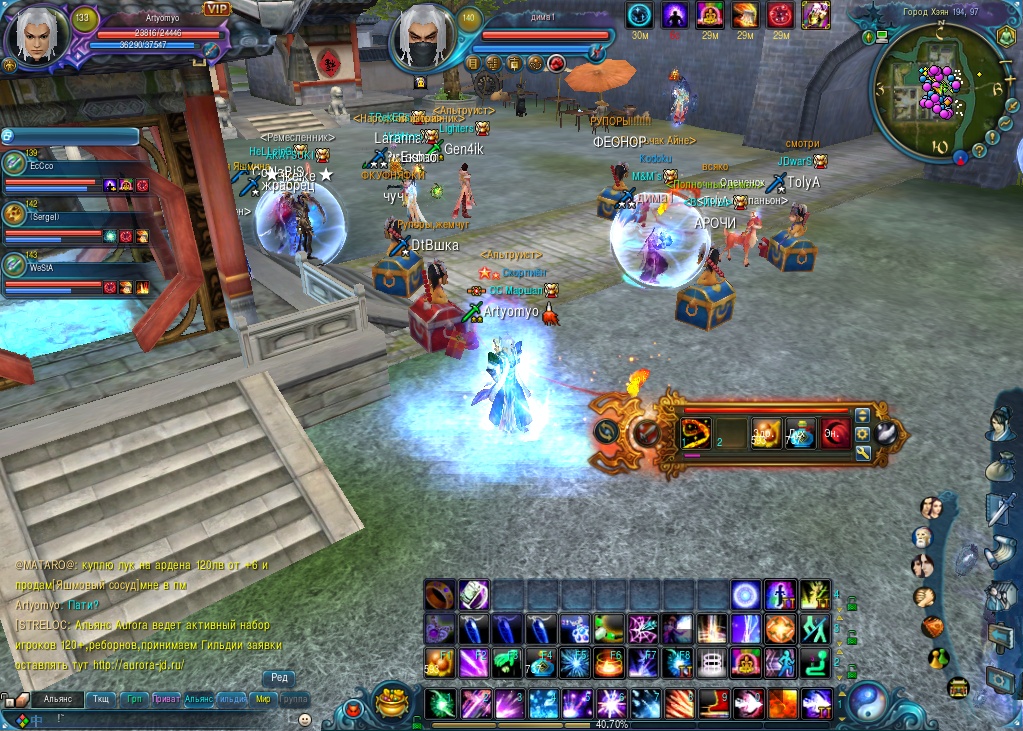Activate the green swirl skill in slot 1

click(x=440, y=703)
